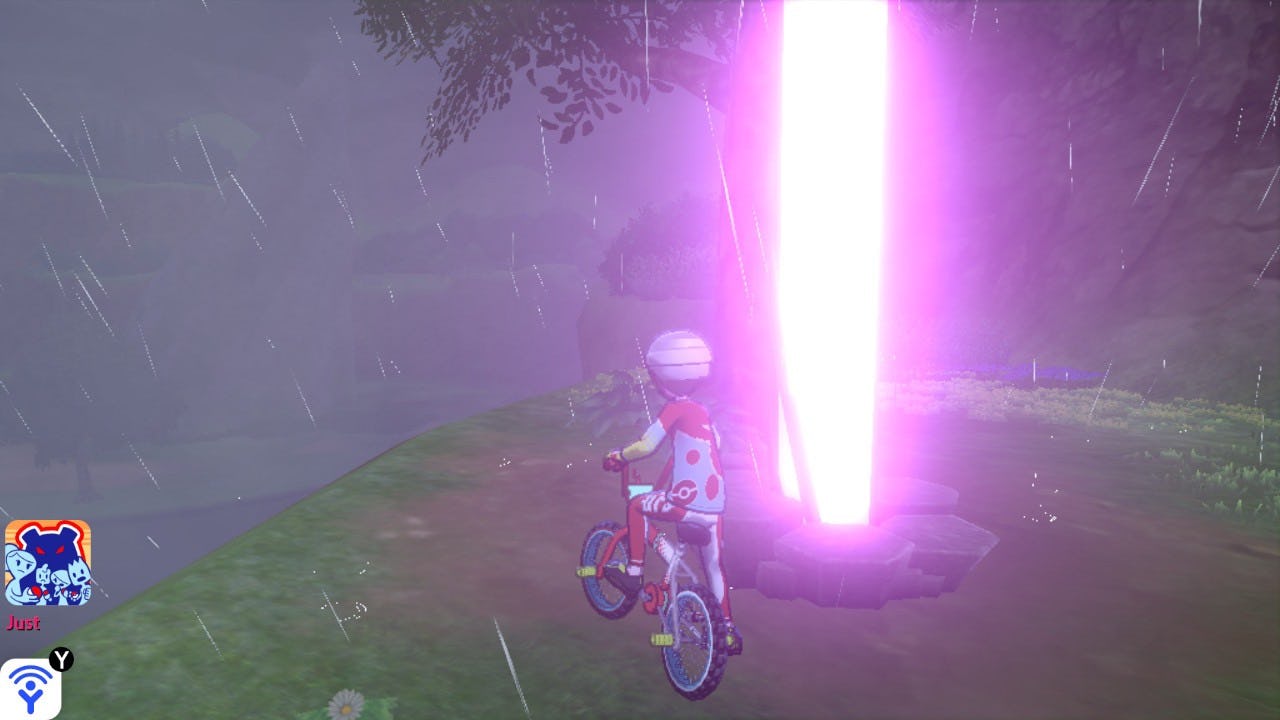Select the trainer's white helmet

click(683, 355)
